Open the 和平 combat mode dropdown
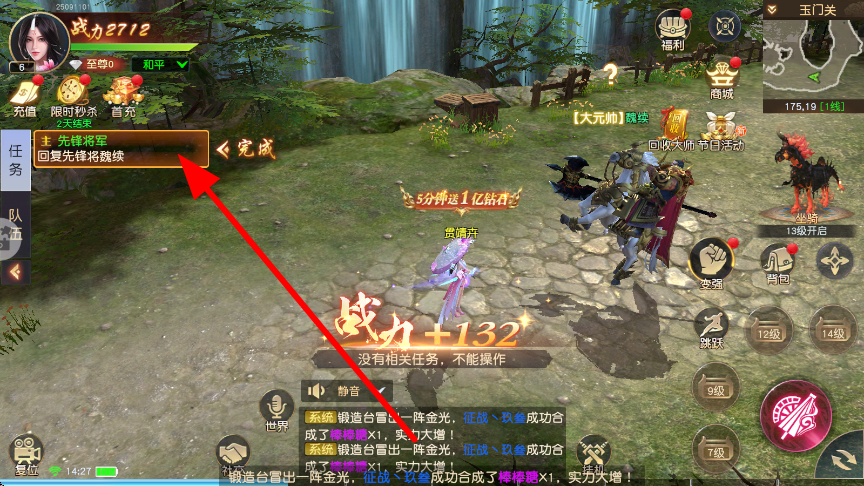The width and height of the screenshot is (864, 486). [165, 64]
